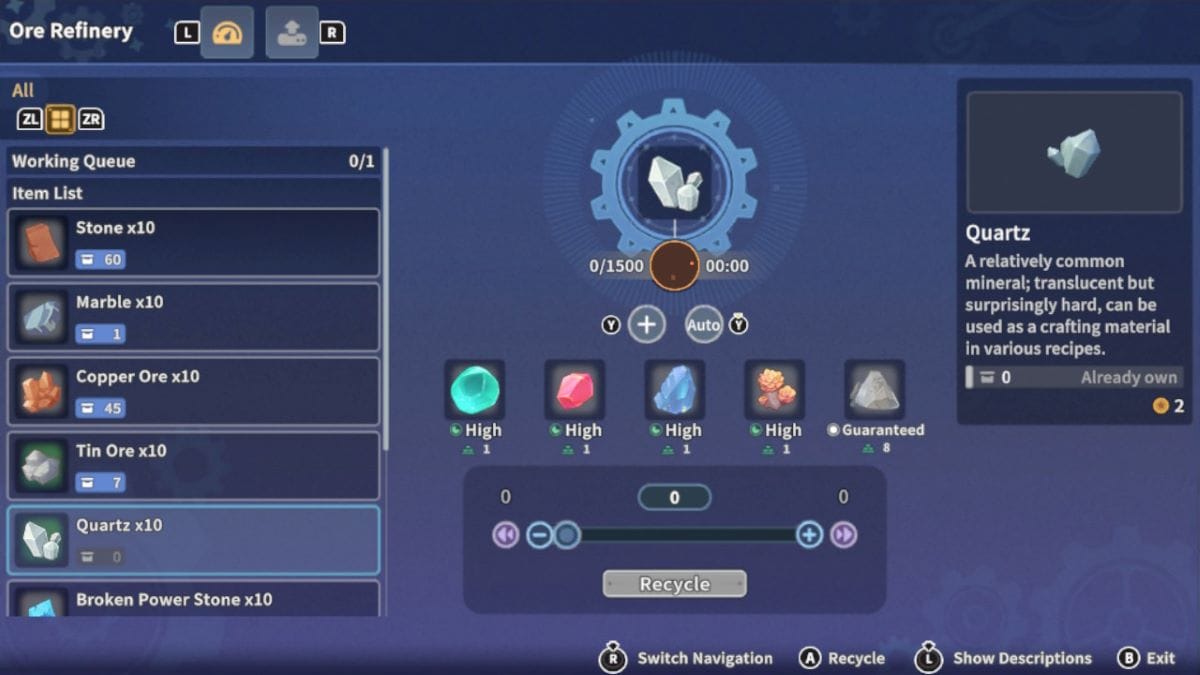Choose Broken Power Stone x10
The image size is (1200, 675).
pyautogui.click(x=194, y=601)
